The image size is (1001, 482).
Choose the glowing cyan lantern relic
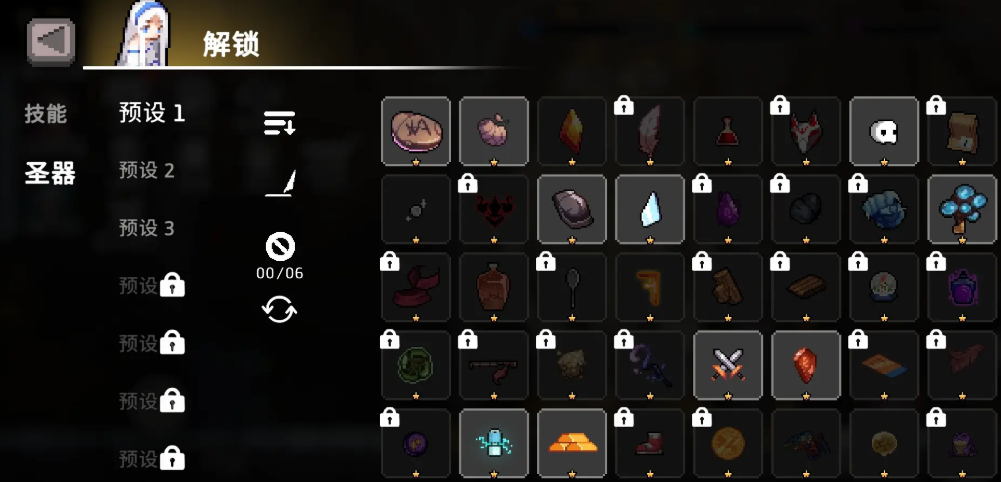494,443
